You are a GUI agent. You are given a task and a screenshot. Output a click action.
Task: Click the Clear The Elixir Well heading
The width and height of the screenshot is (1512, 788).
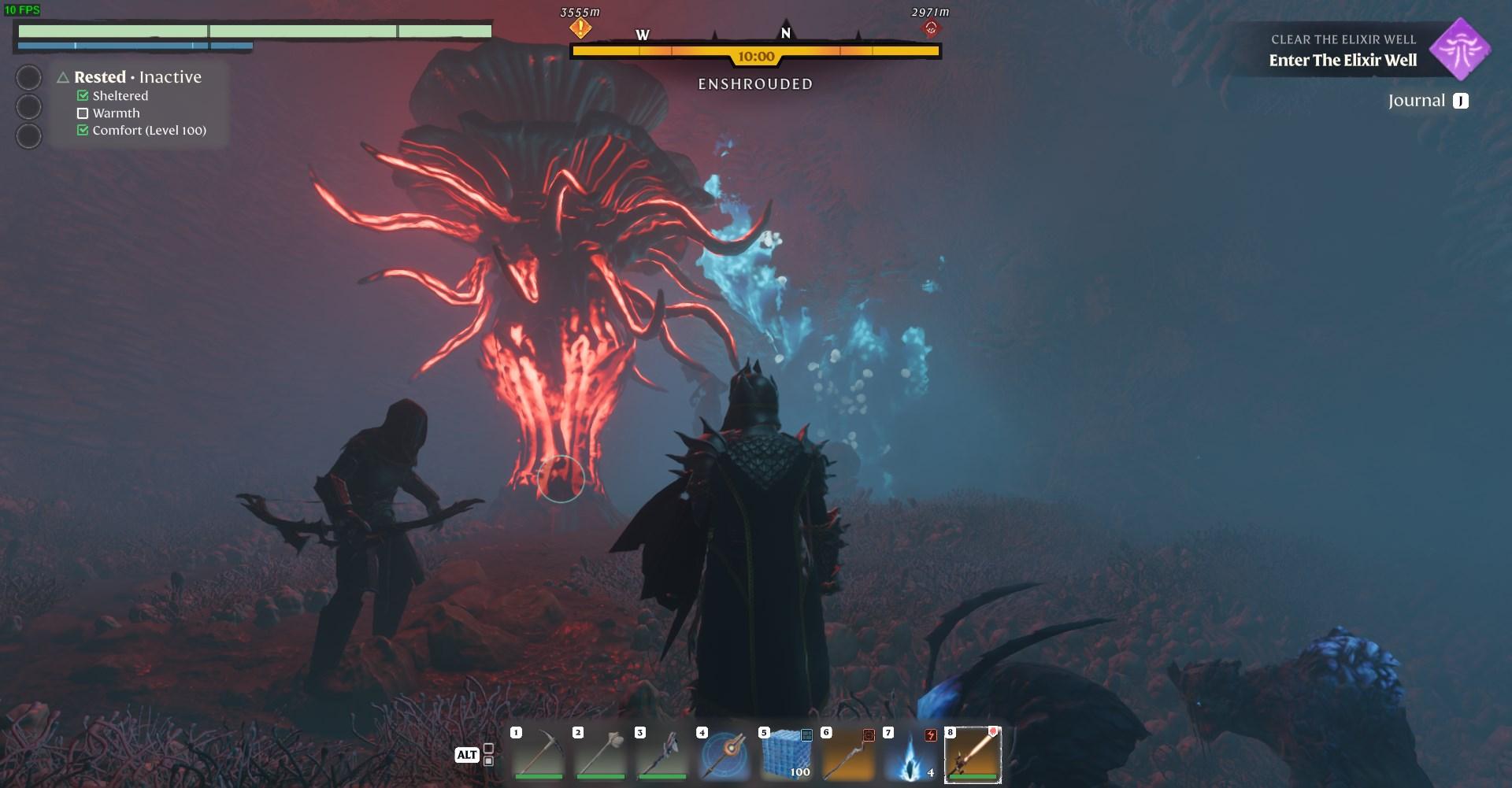click(1343, 38)
